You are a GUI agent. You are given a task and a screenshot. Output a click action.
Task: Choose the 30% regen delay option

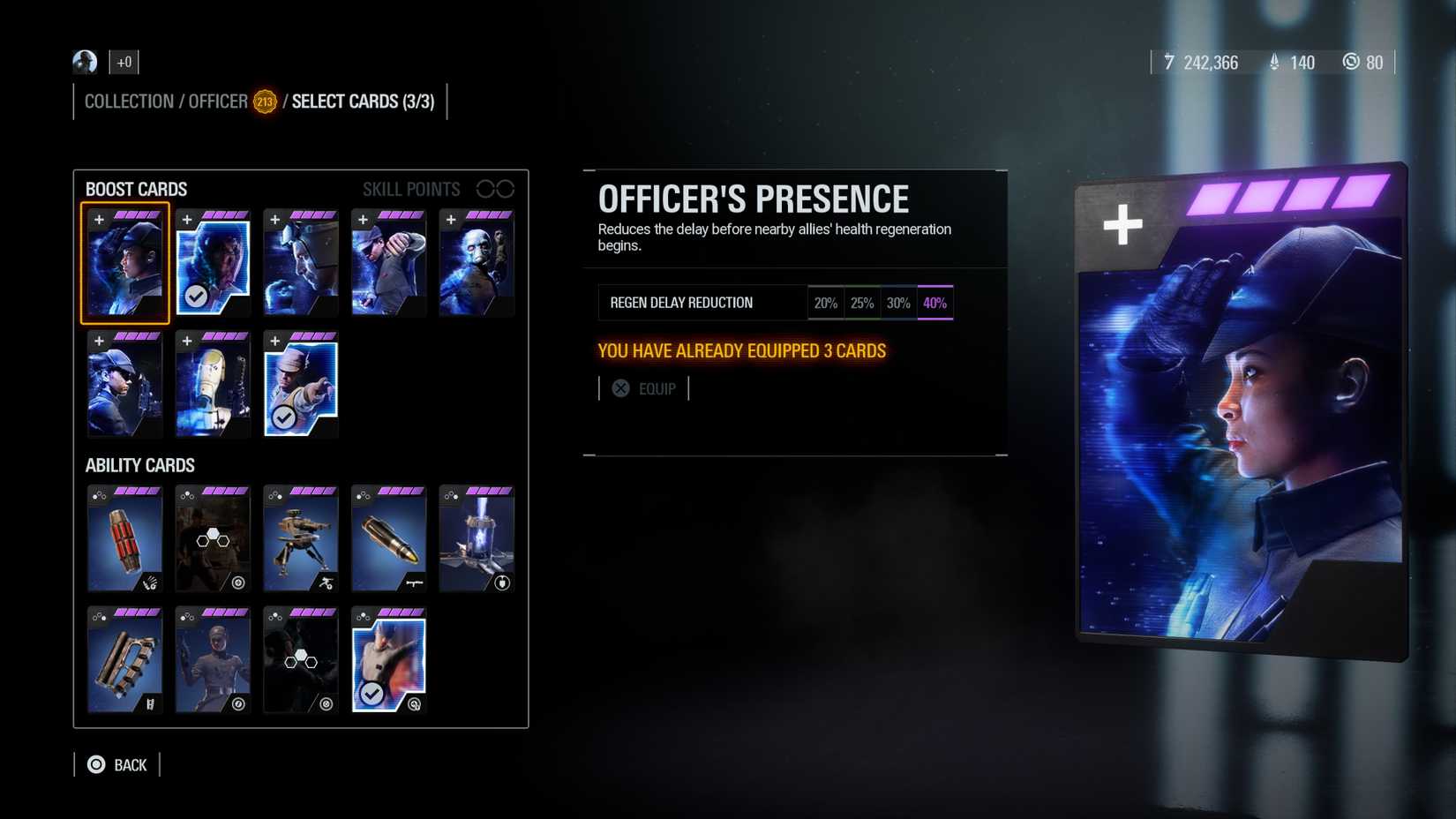point(898,303)
